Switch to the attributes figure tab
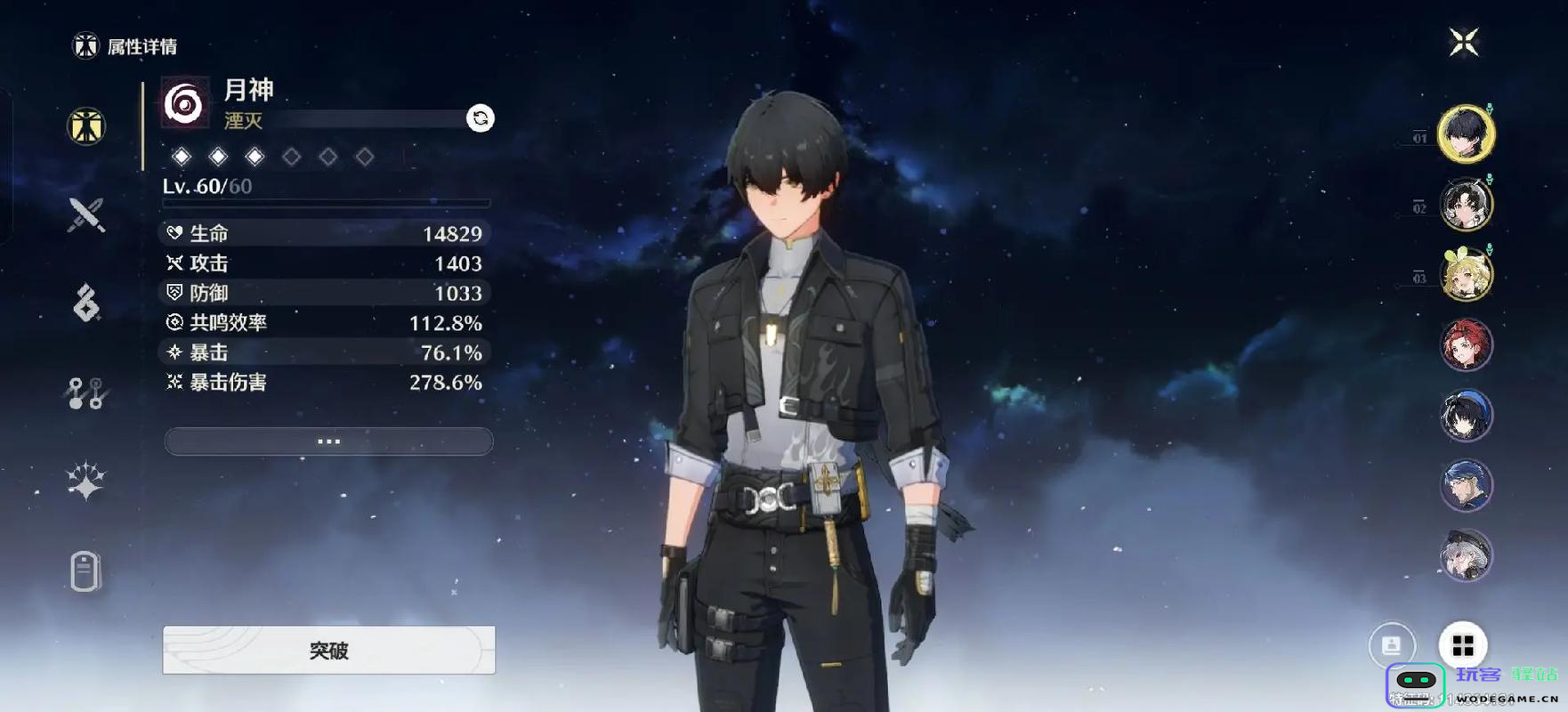 [86, 126]
